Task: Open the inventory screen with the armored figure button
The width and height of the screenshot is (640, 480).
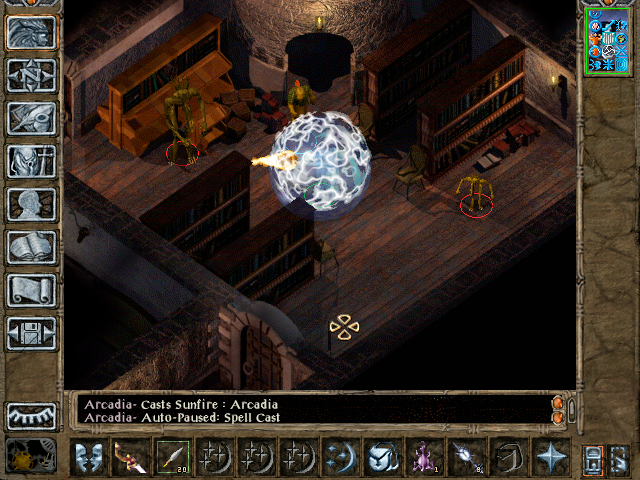Action: [32, 162]
